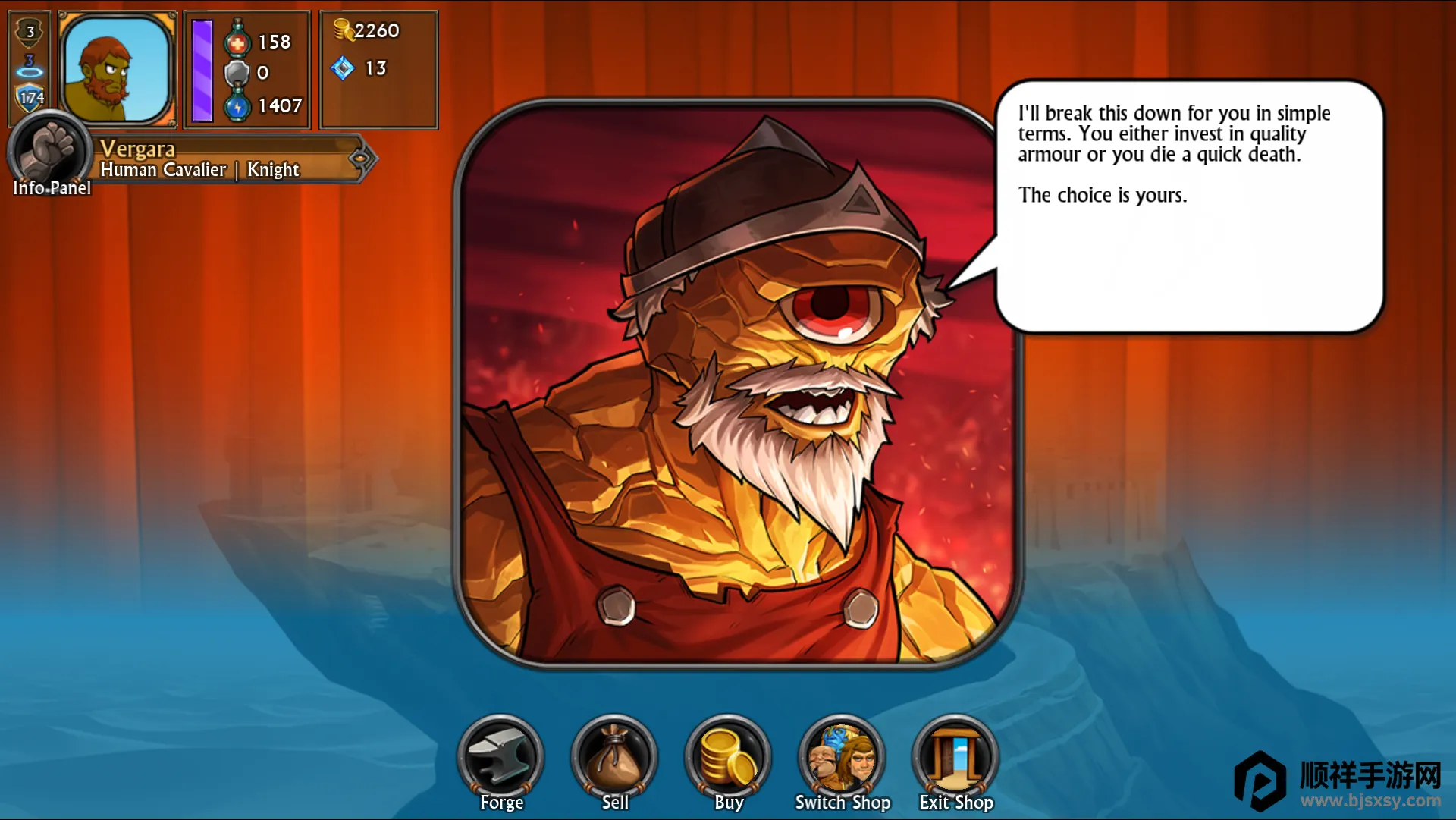
Task: Choose the Sell bag button
Action: click(x=614, y=758)
